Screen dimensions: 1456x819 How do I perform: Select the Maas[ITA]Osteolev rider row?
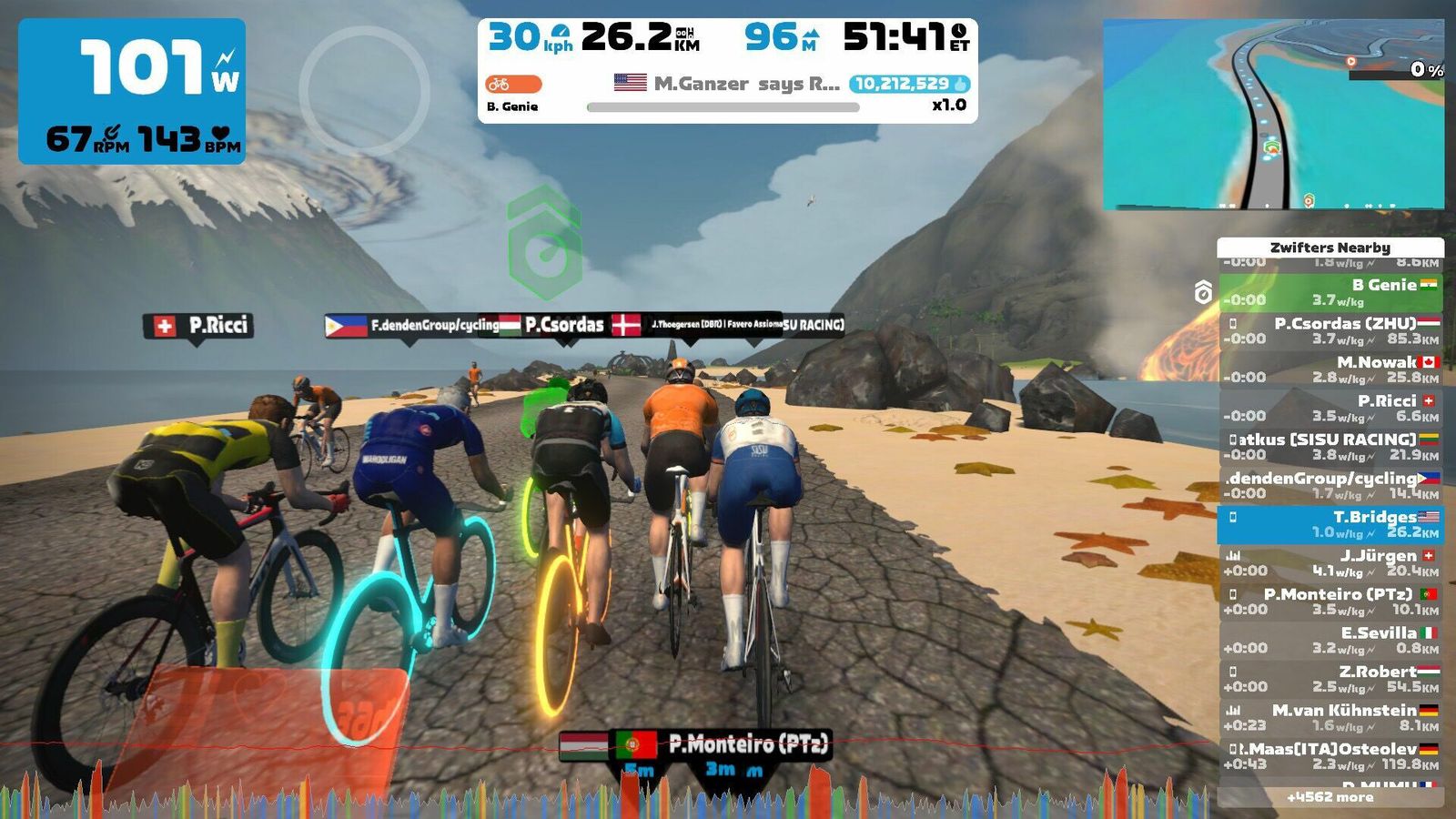pyautogui.click(x=1330, y=756)
